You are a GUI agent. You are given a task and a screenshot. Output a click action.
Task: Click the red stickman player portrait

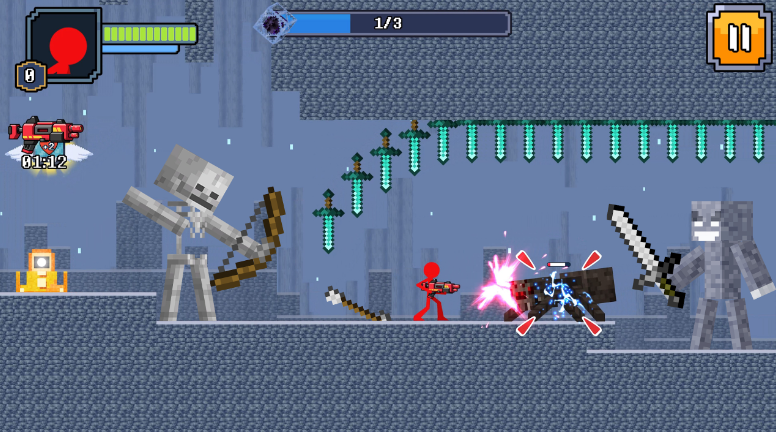66,43
